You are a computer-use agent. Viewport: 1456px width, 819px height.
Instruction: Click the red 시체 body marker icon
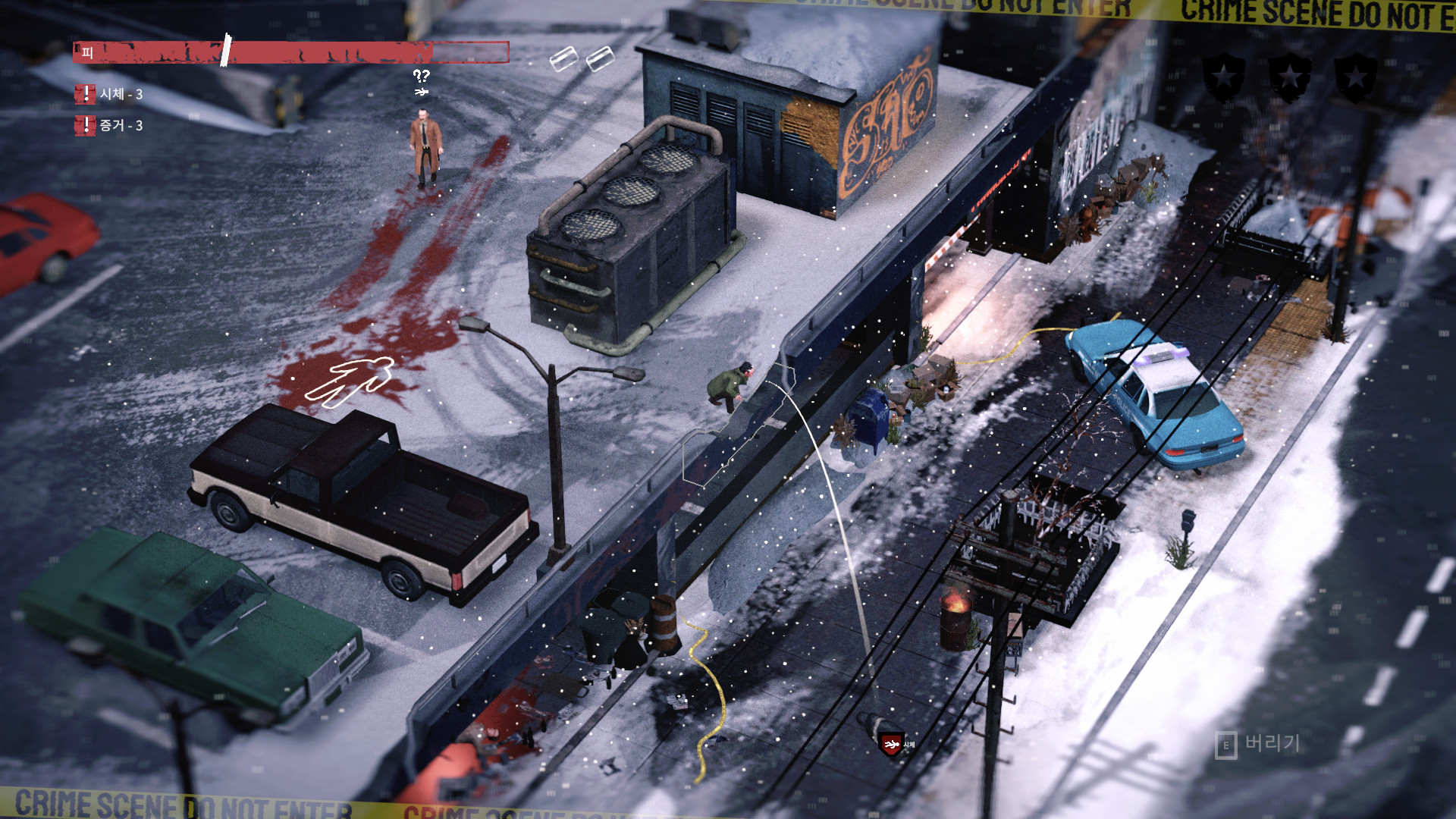click(891, 745)
